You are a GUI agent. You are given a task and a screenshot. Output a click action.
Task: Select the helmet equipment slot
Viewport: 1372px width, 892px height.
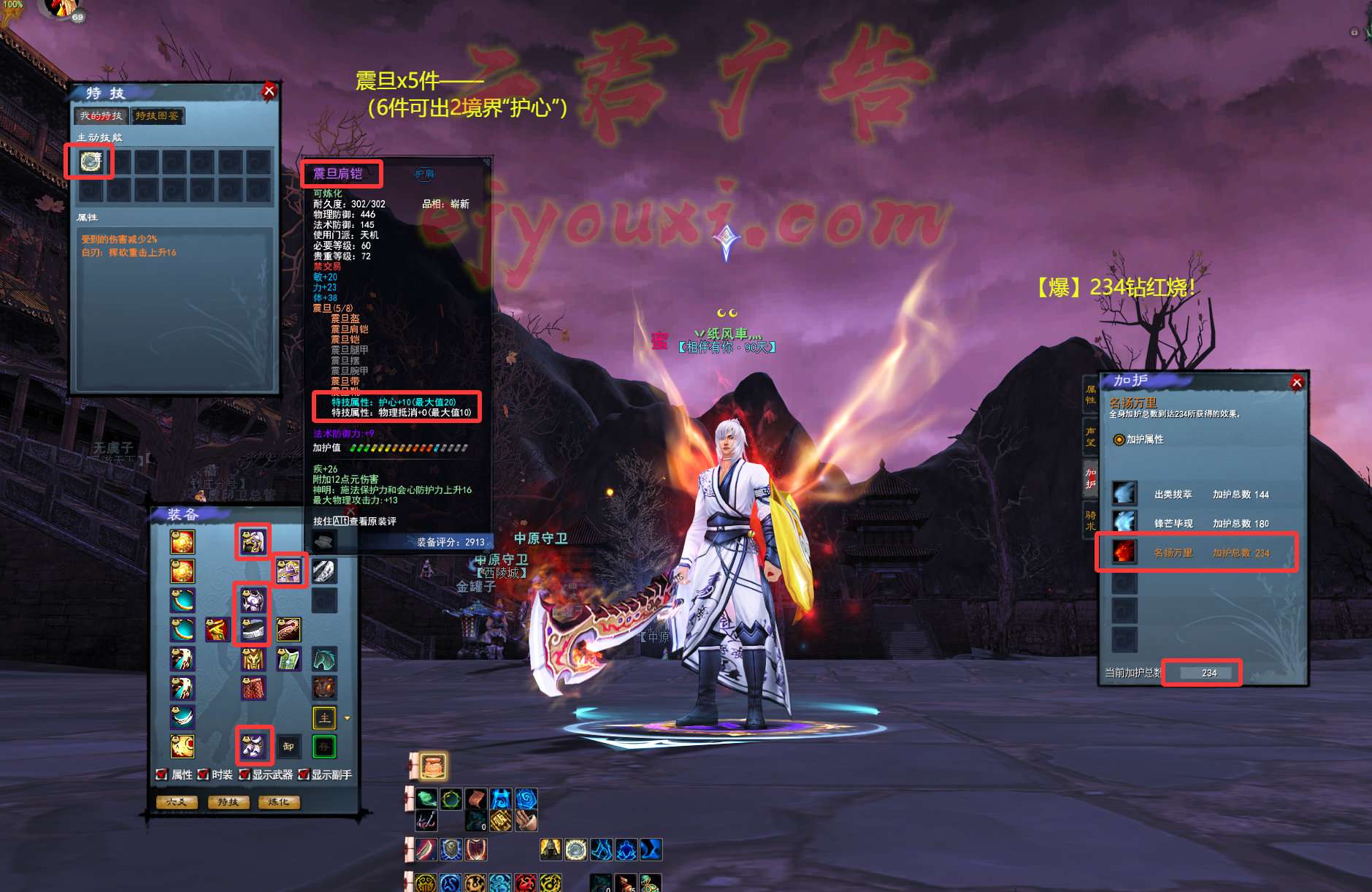click(253, 541)
